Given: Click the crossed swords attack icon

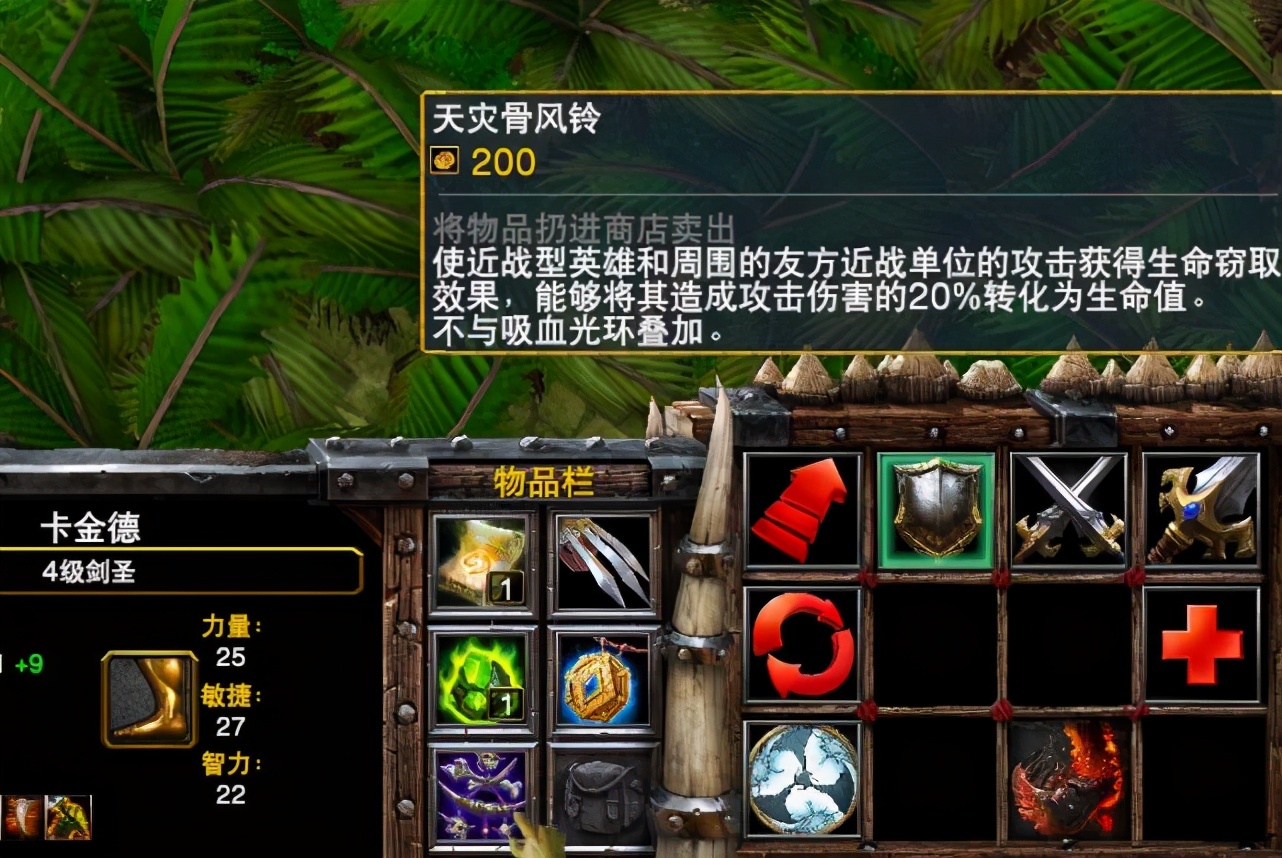Looking at the screenshot, I should (x=1066, y=513).
